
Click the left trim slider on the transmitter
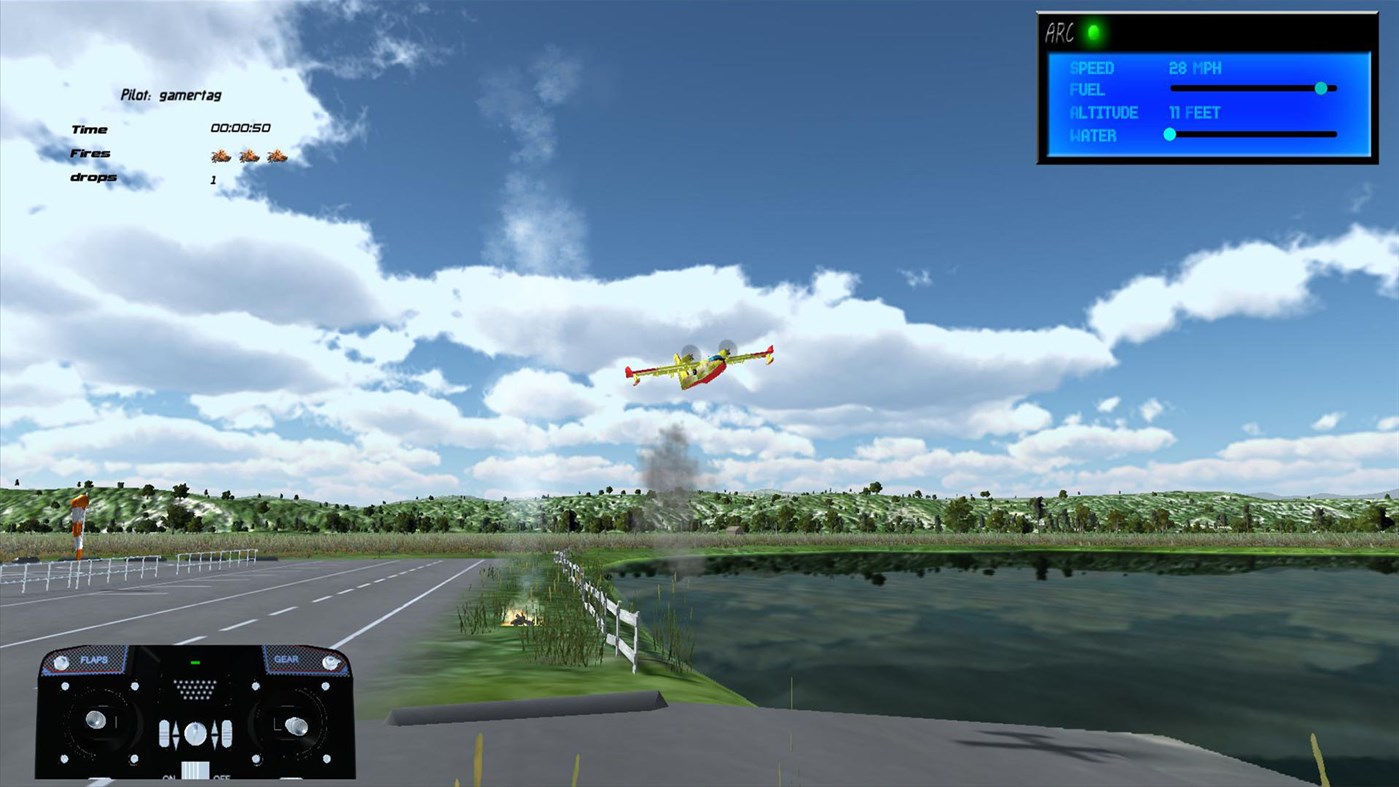coord(164,733)
